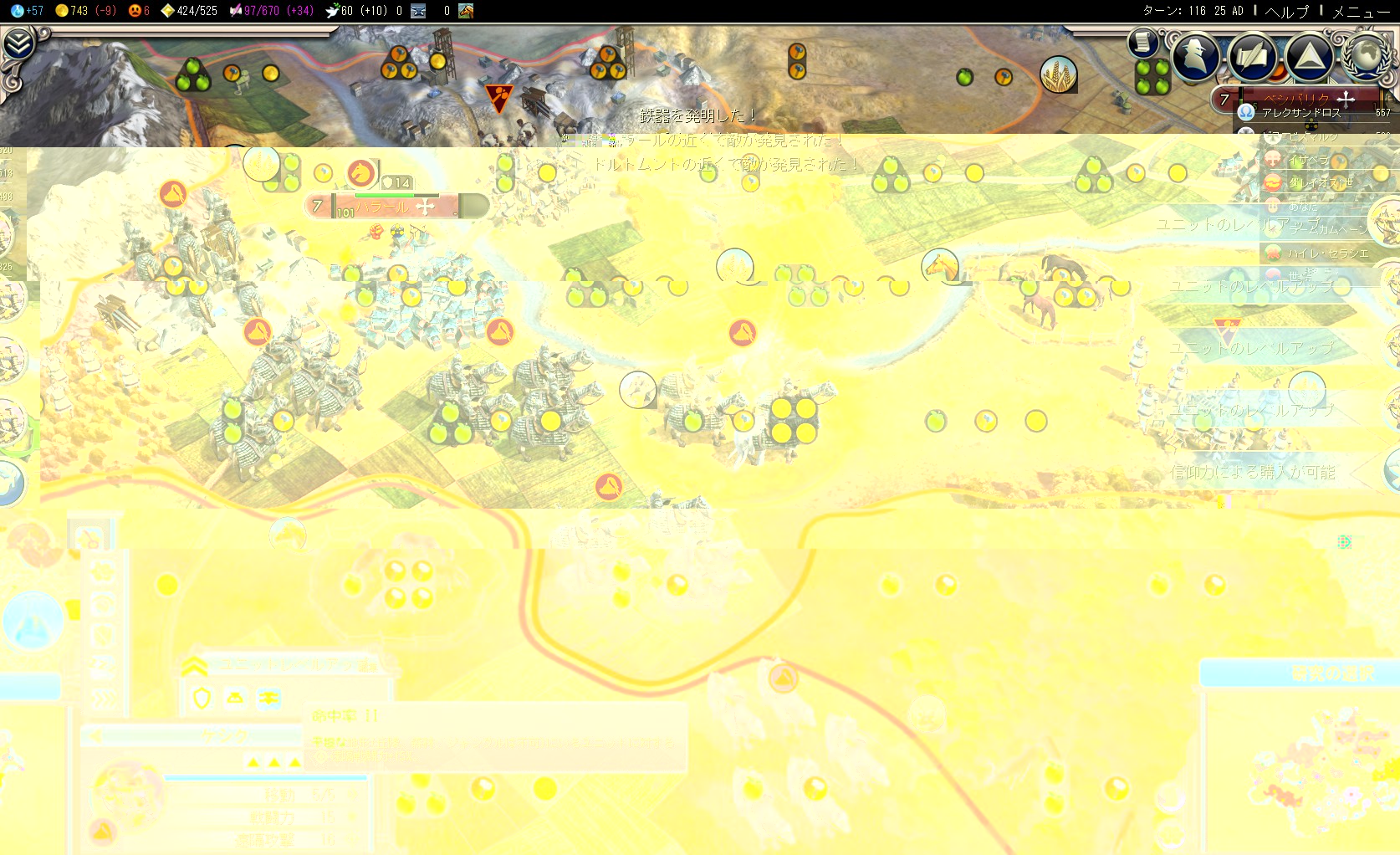Choose the shield unit promotion
Viewport: 1400px width, 855px height.
coord(202,699)
